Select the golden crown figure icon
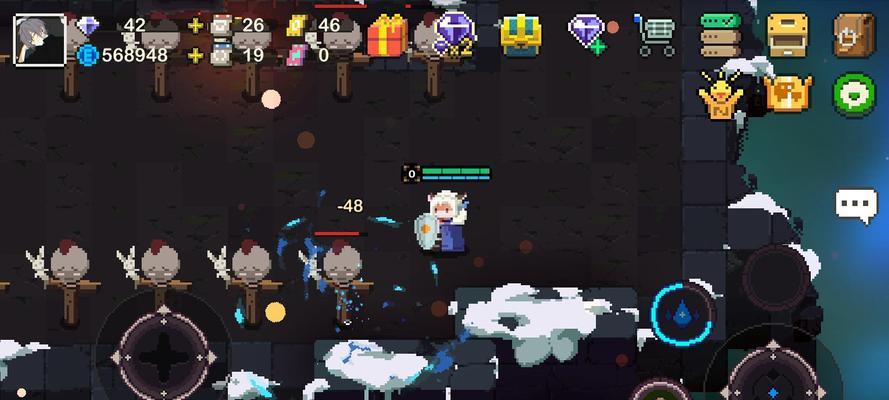This screenshot has height=400, width=889. point(720,95)
